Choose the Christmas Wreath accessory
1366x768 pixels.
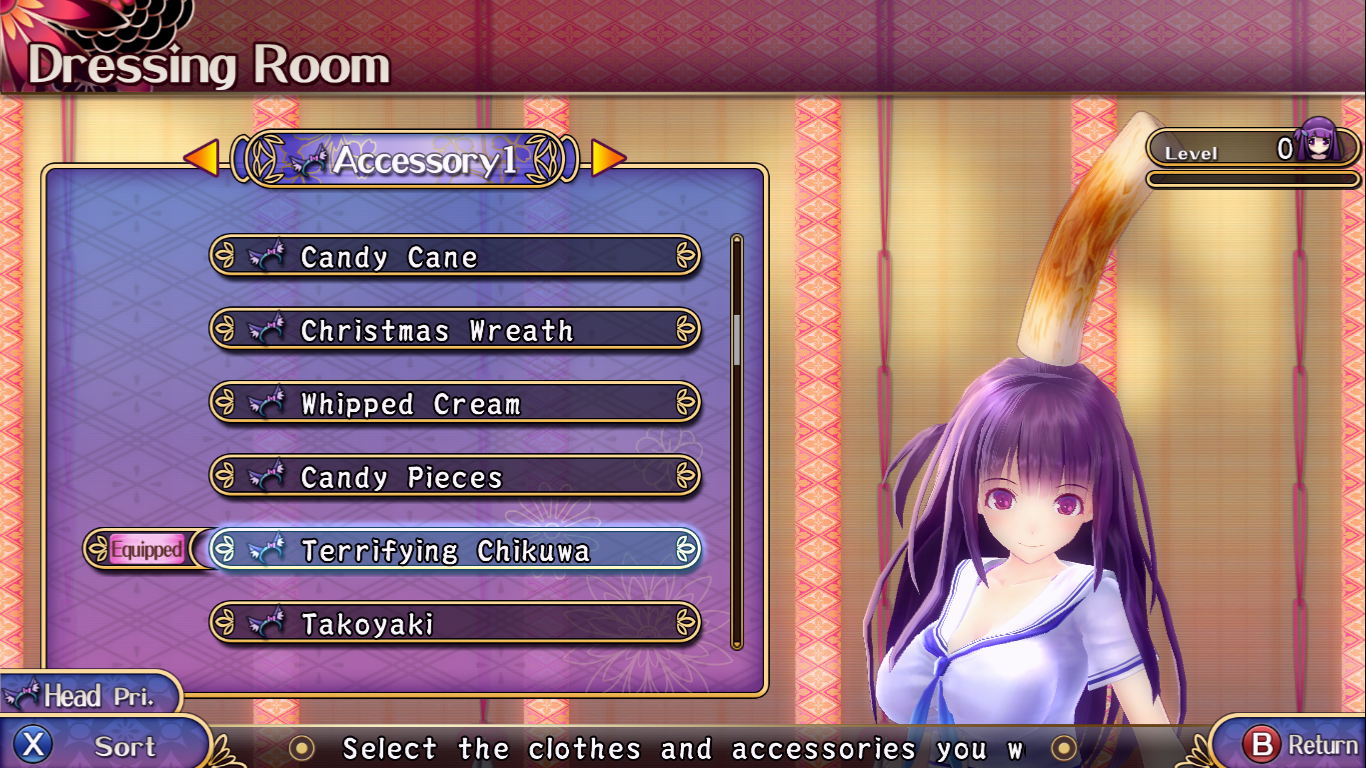coord(455,330)
